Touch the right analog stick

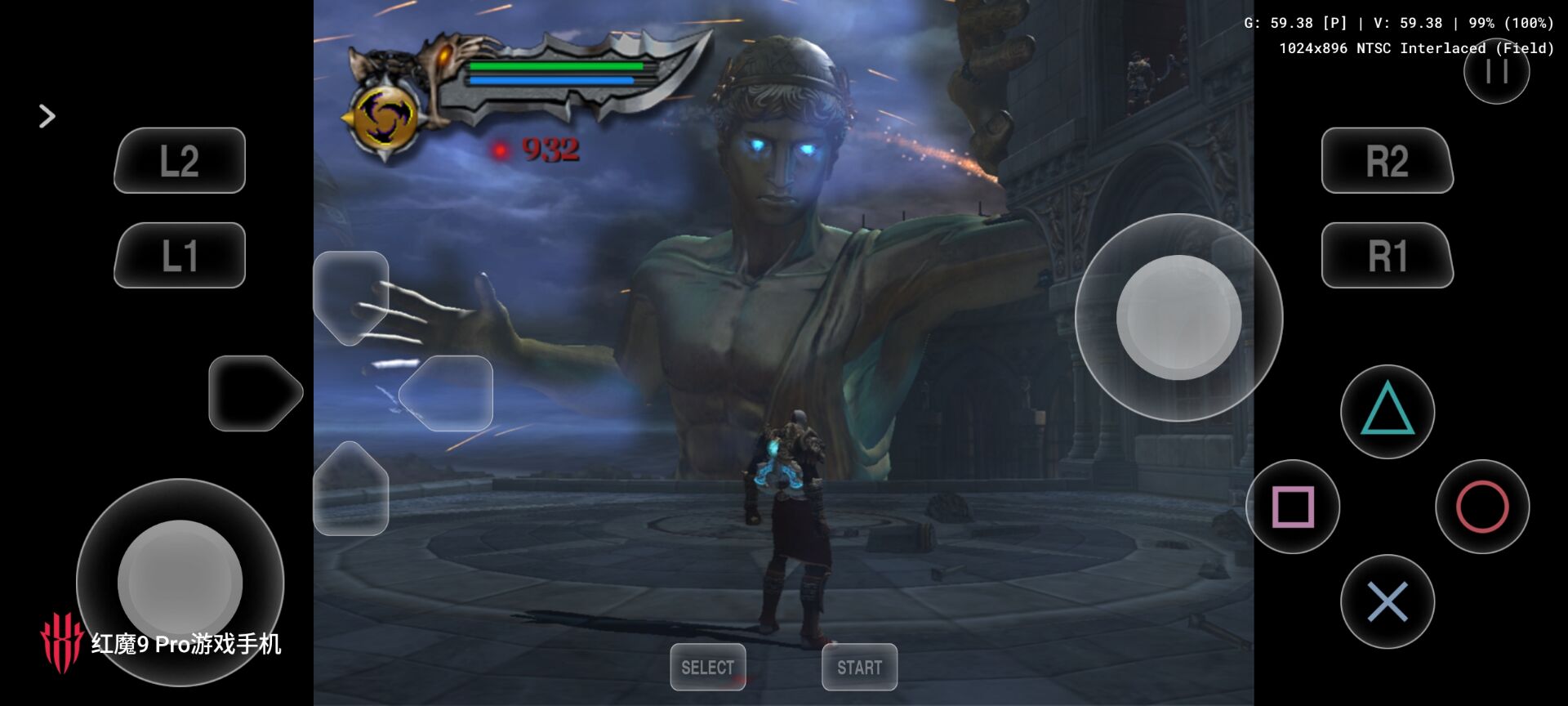pyautogui.click(x=1178, y=317)
